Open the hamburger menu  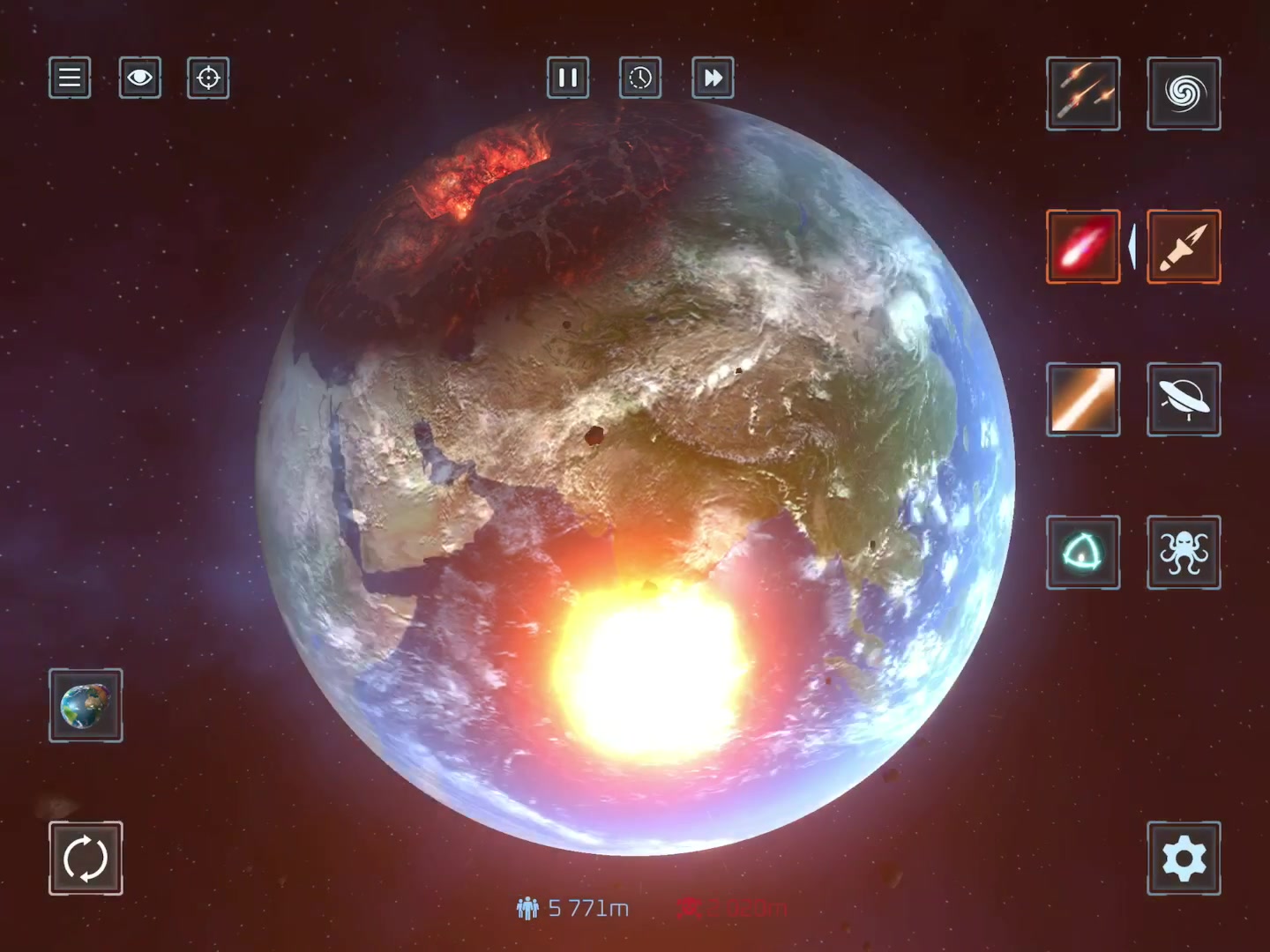[x=70, y=78]
